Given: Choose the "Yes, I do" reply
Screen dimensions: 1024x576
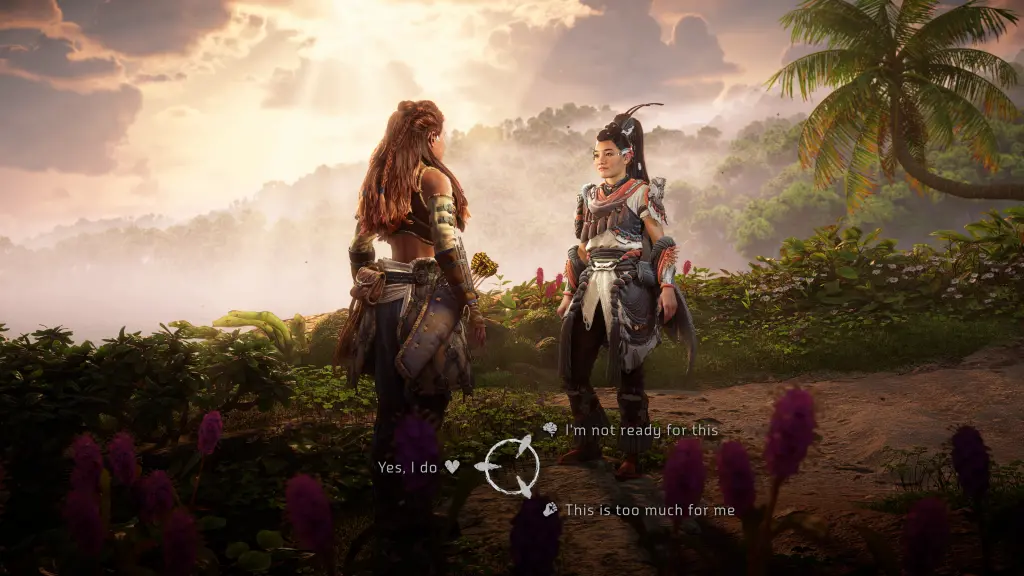Looking at the screenshot, I should pyautogui.click(x=410, y=467).
